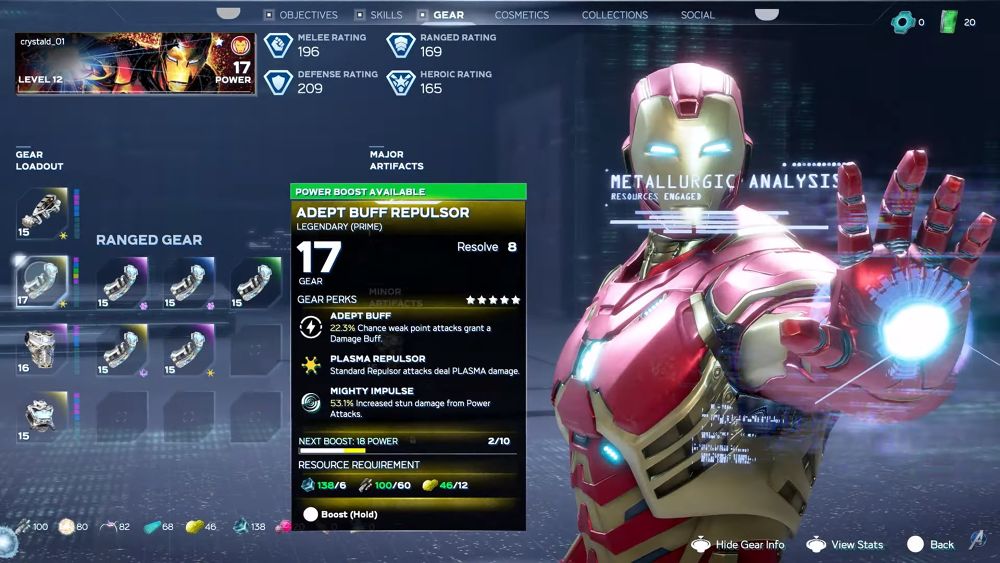Switch to the Collections tab
This screenshot has width=1000, height=563.
(614, 15)
